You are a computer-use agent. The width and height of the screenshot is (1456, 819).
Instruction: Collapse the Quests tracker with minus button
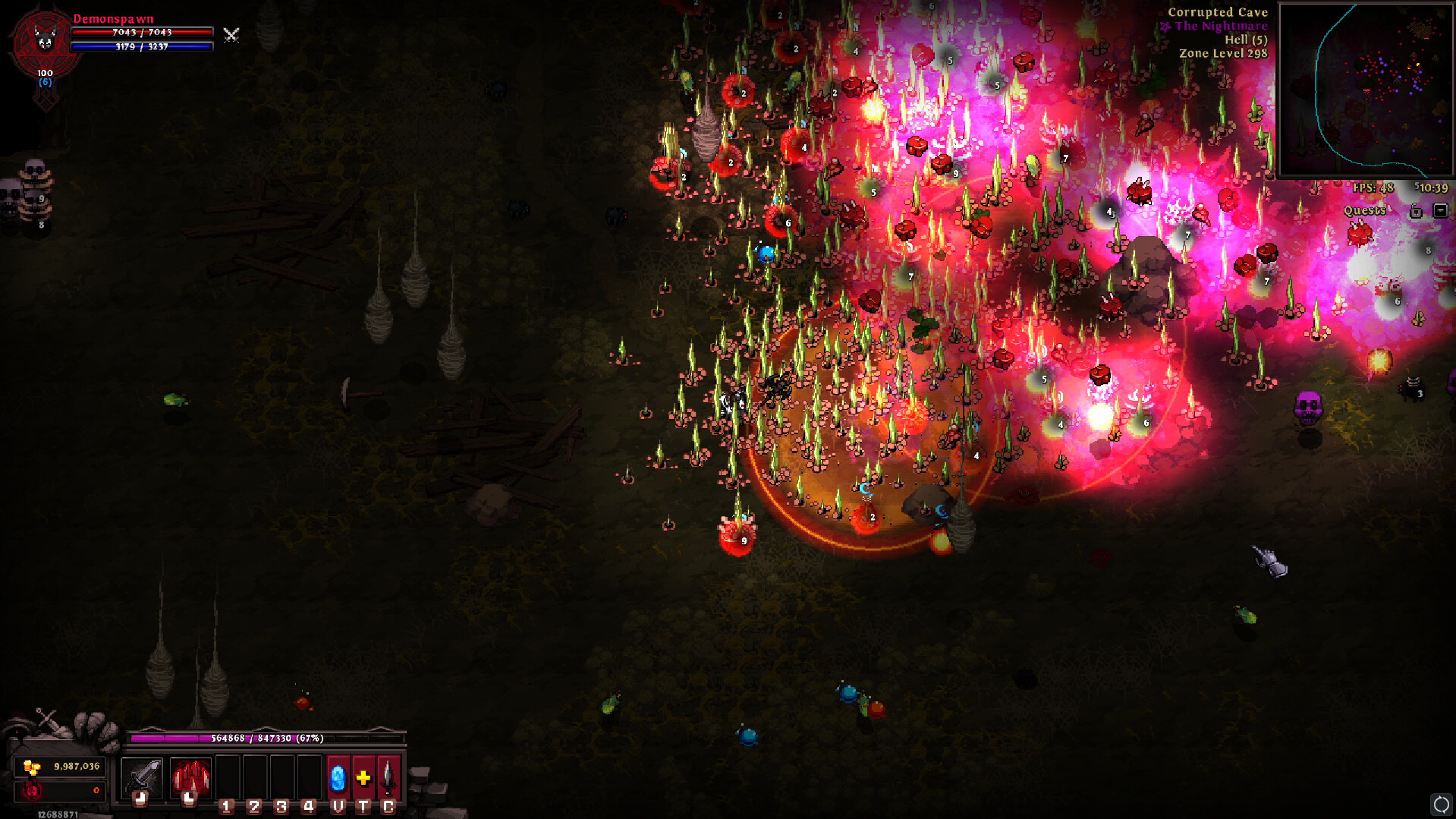[1440, 210]
